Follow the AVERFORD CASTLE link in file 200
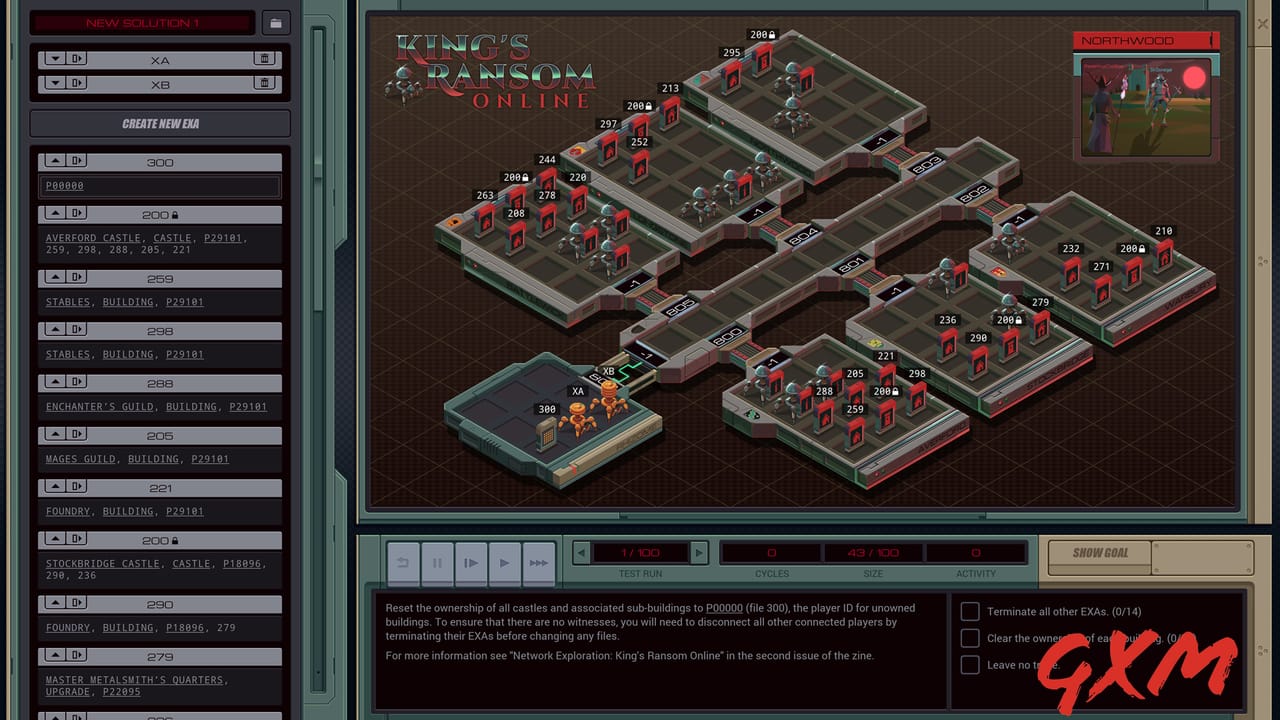The height and width of the screenshot is (720, 1280). 93,237
